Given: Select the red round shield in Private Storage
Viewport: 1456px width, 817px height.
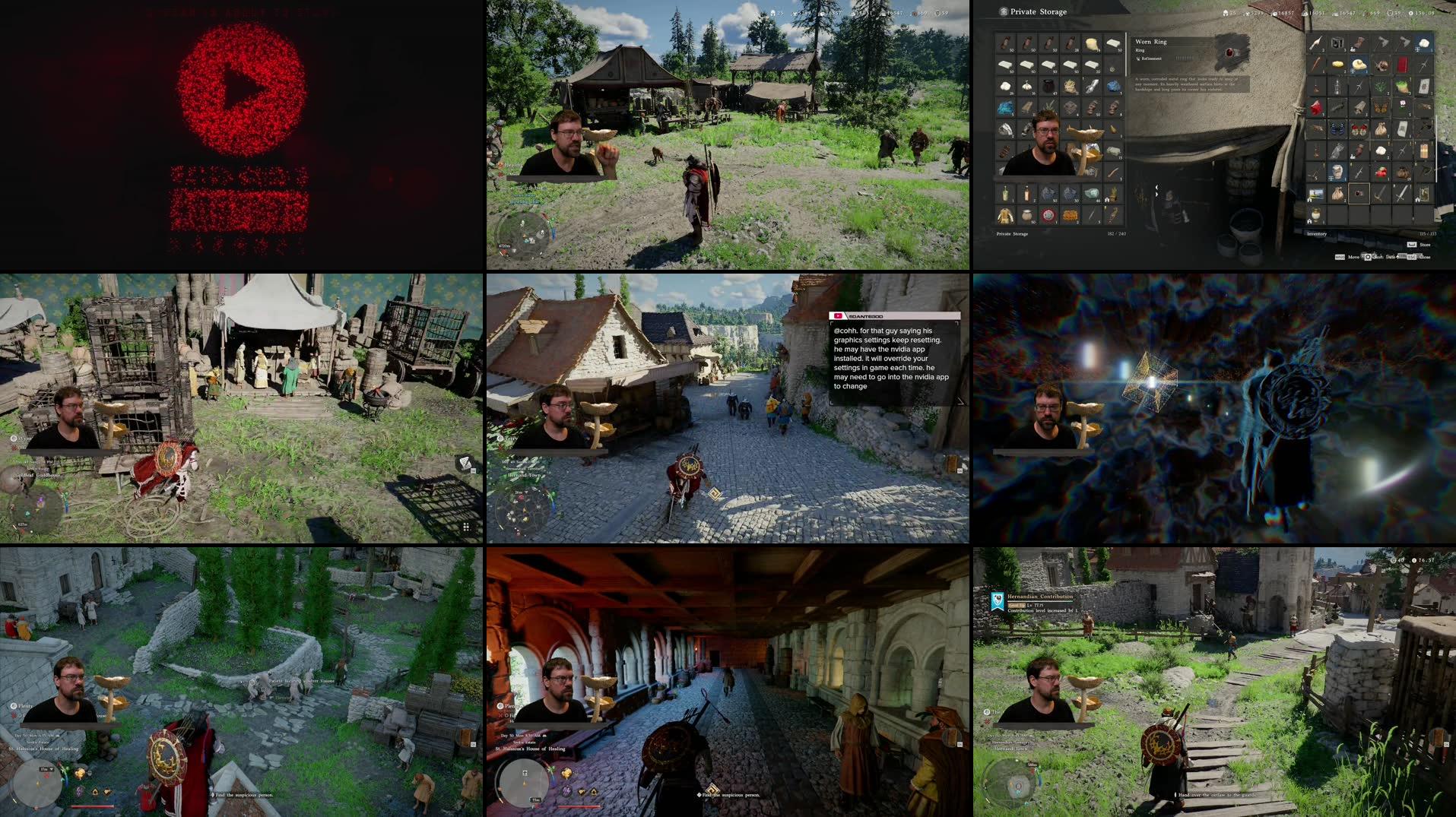Looking at the screenshot, I should [x=1048, y=215].
